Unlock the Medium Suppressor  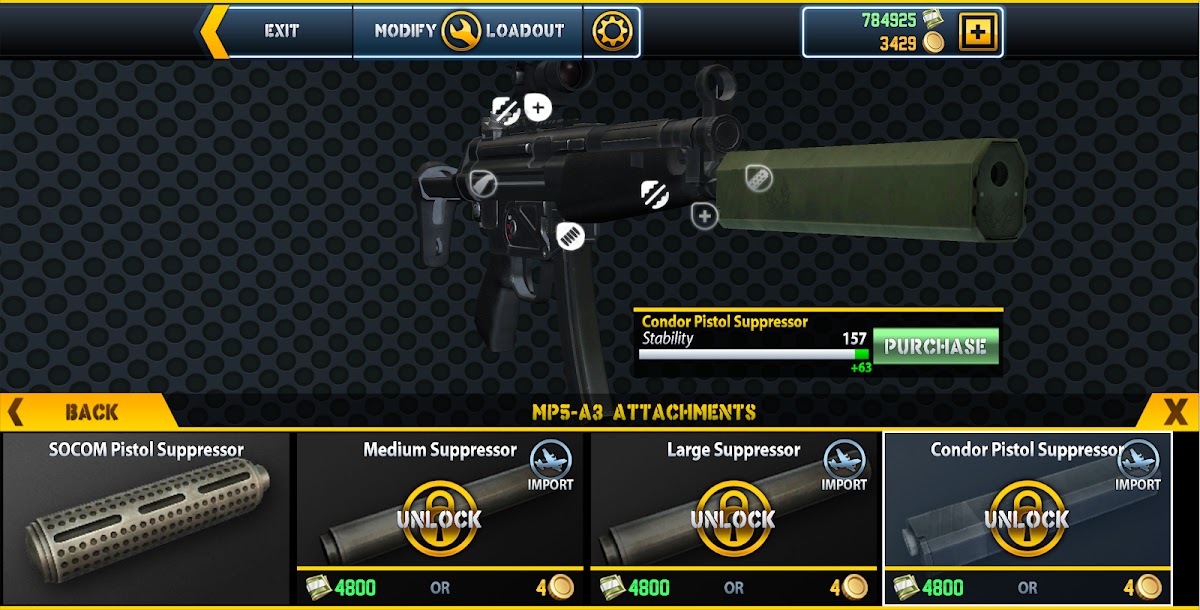[437, 518]
